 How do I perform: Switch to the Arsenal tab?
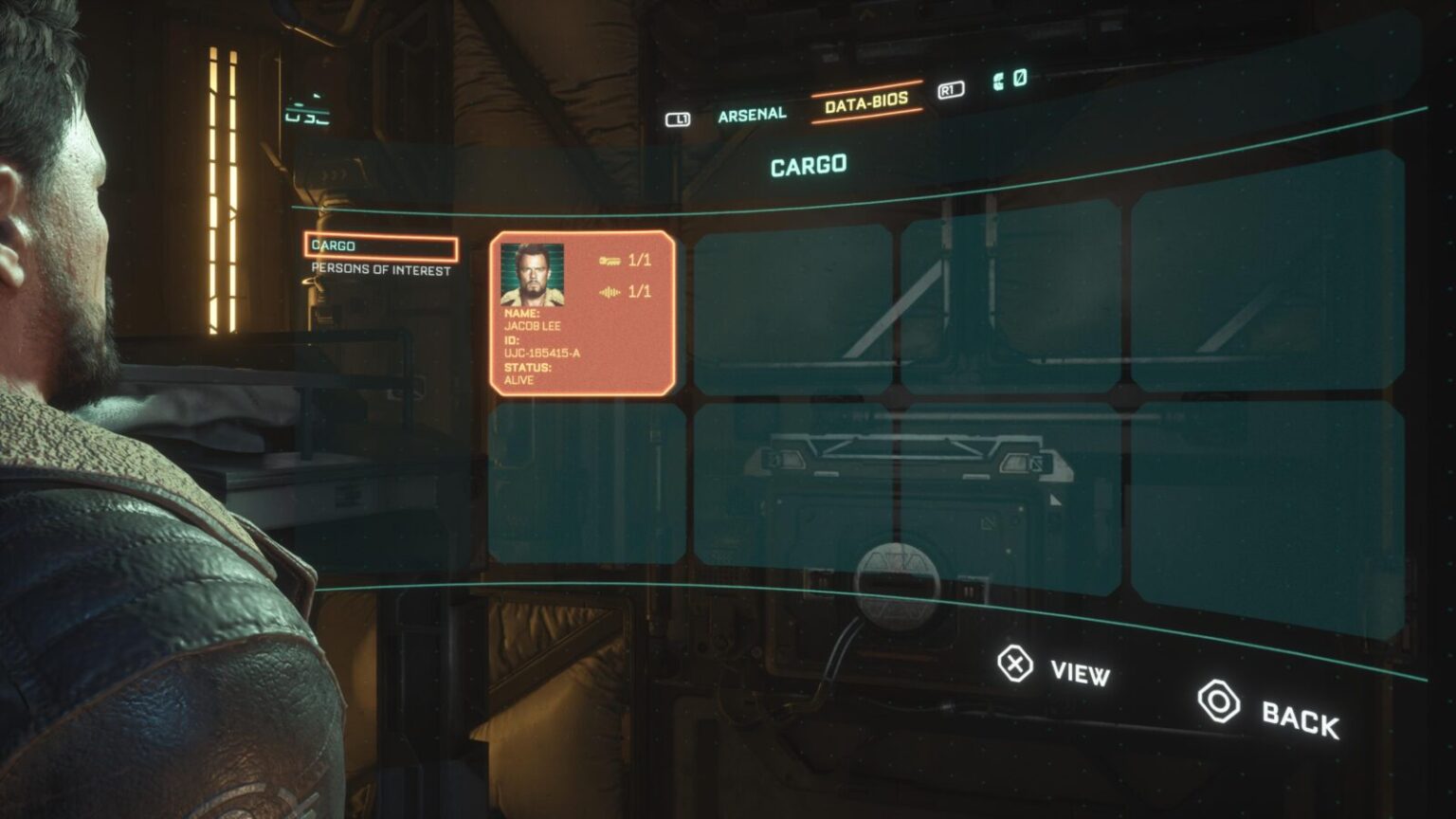[x=752, y=115]
